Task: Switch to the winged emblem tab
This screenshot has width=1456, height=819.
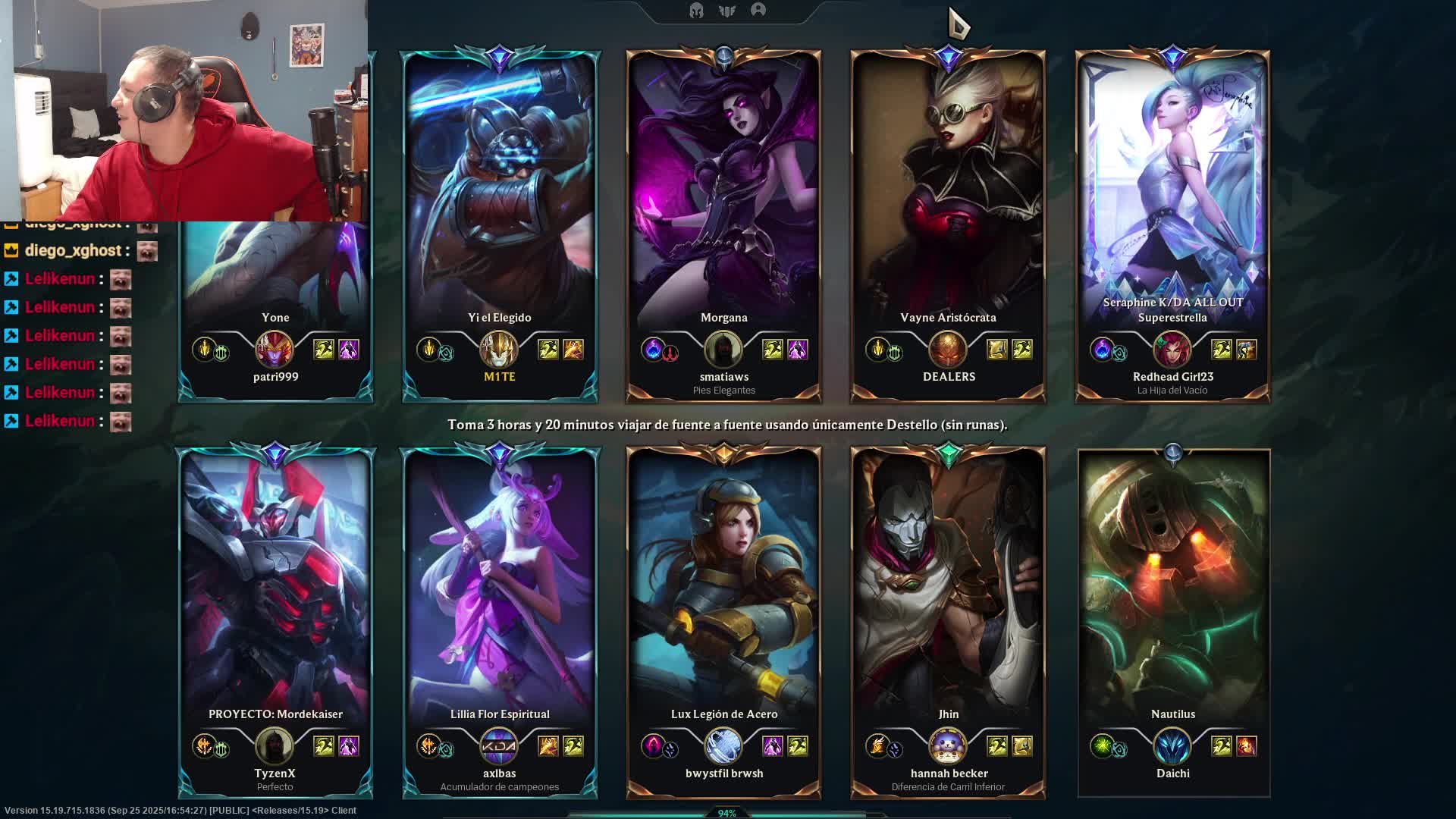Action: [x=727, y=11]
